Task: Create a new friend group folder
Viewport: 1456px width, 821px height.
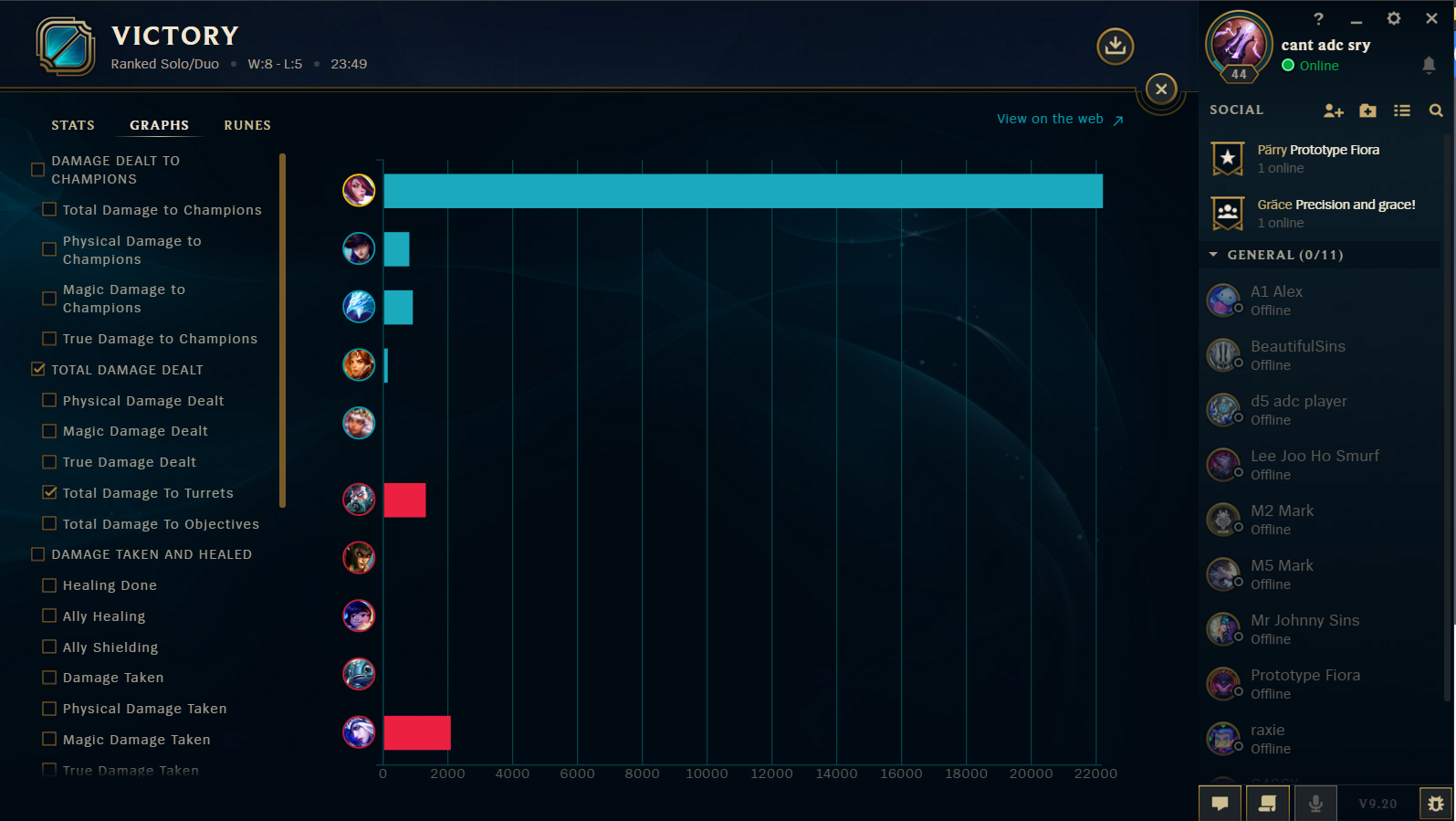Action: point(1367,111)
